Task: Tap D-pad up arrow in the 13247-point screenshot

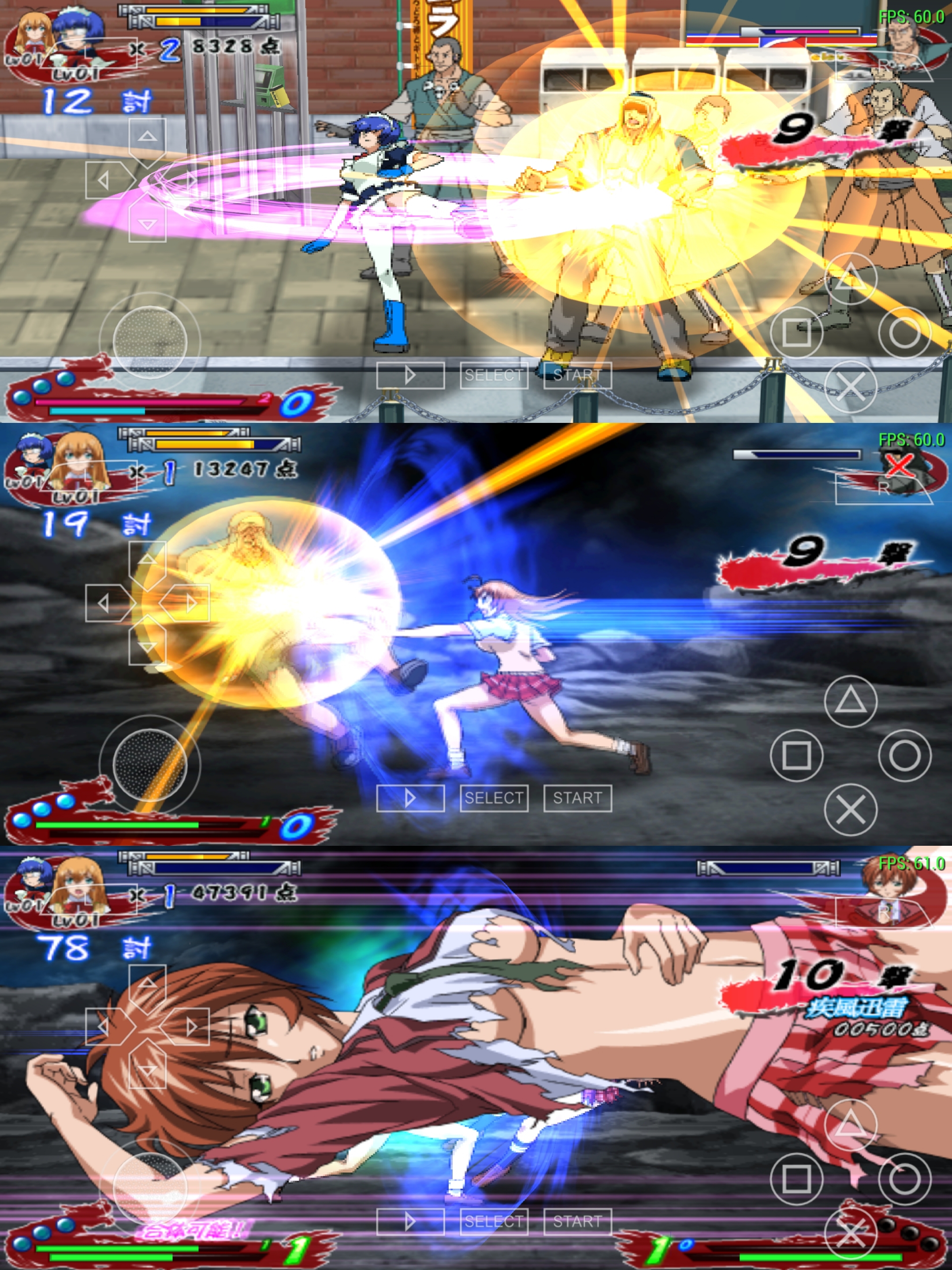Action: point(148,559)
